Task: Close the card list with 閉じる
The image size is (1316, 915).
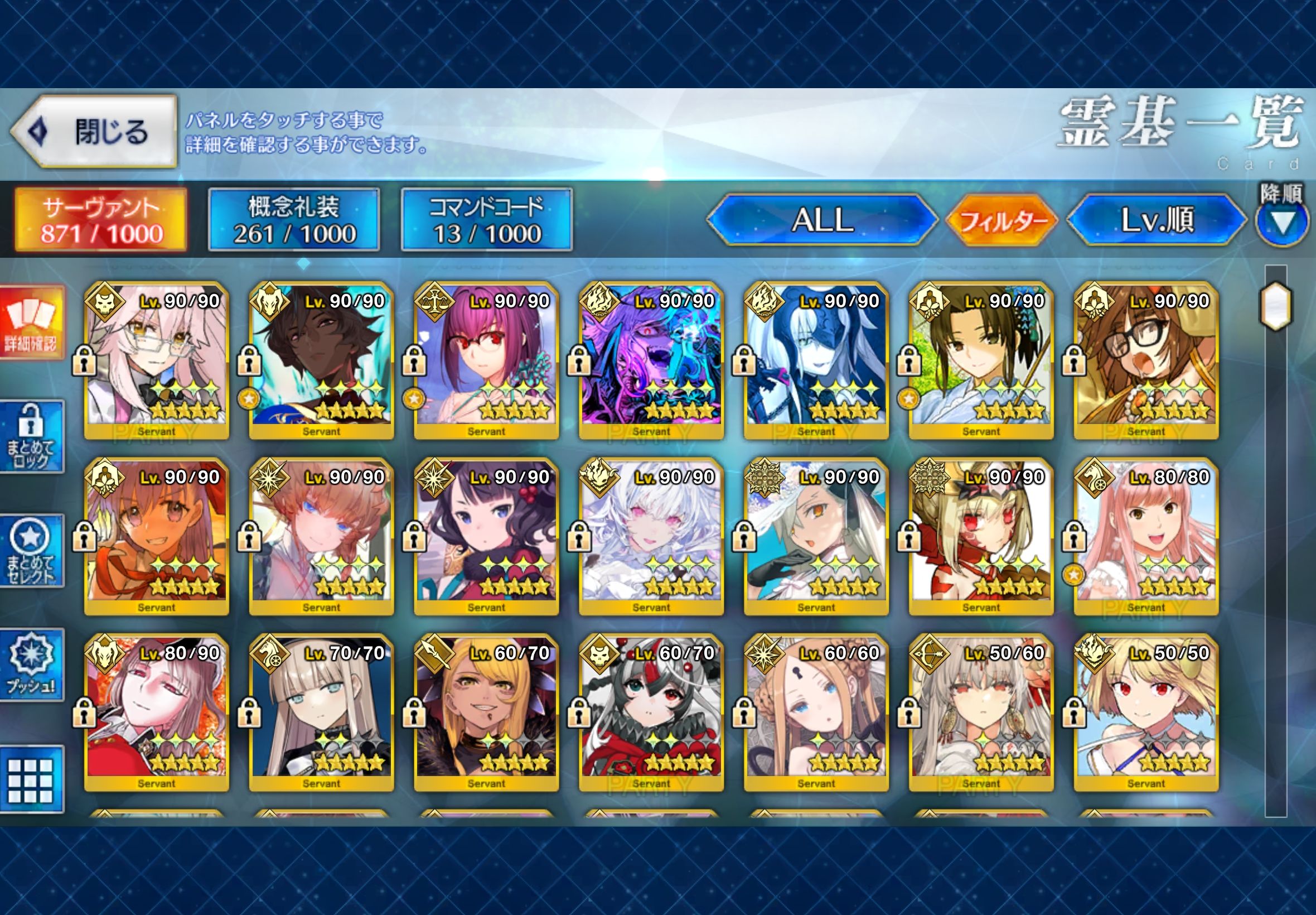Action: click(95, 132)
